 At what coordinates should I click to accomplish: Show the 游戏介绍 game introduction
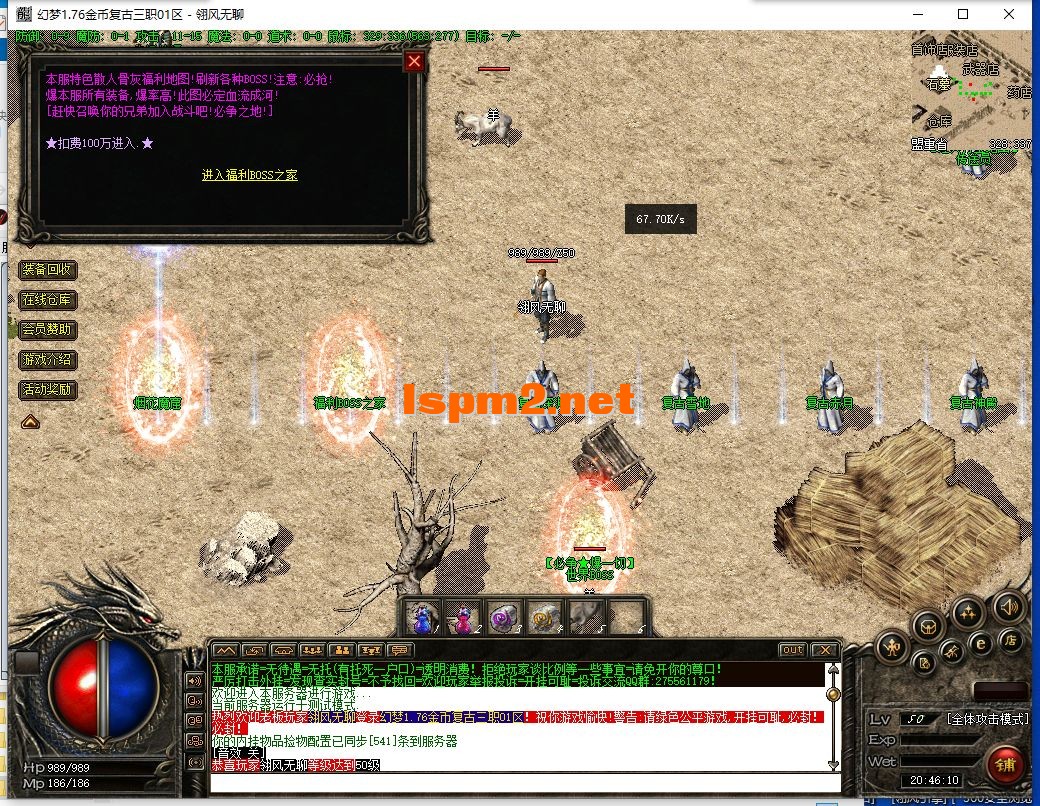(47, 360)
